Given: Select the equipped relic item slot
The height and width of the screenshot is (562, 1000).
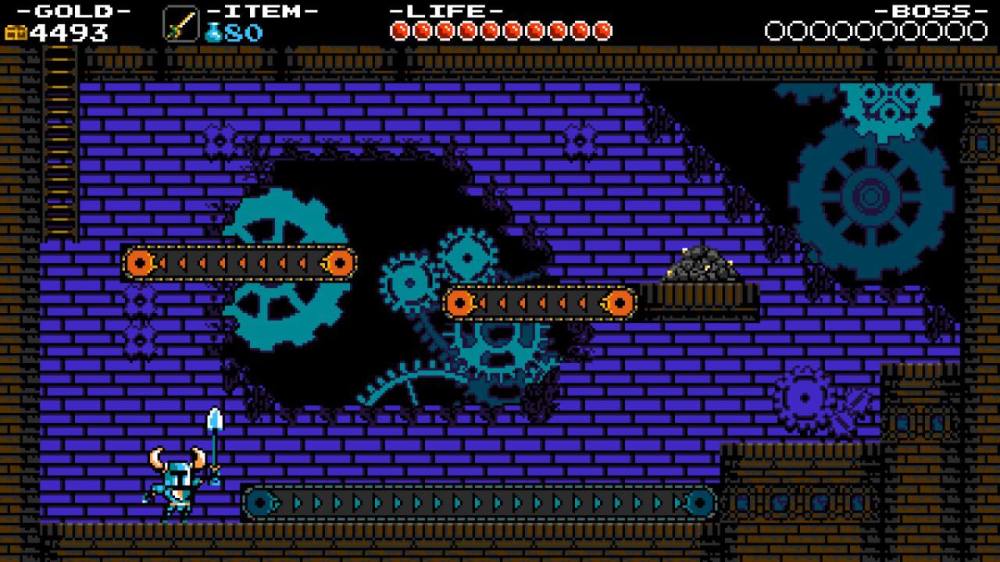Looking at the screenshot, I should pyautogui.click(x=181, y=23).
